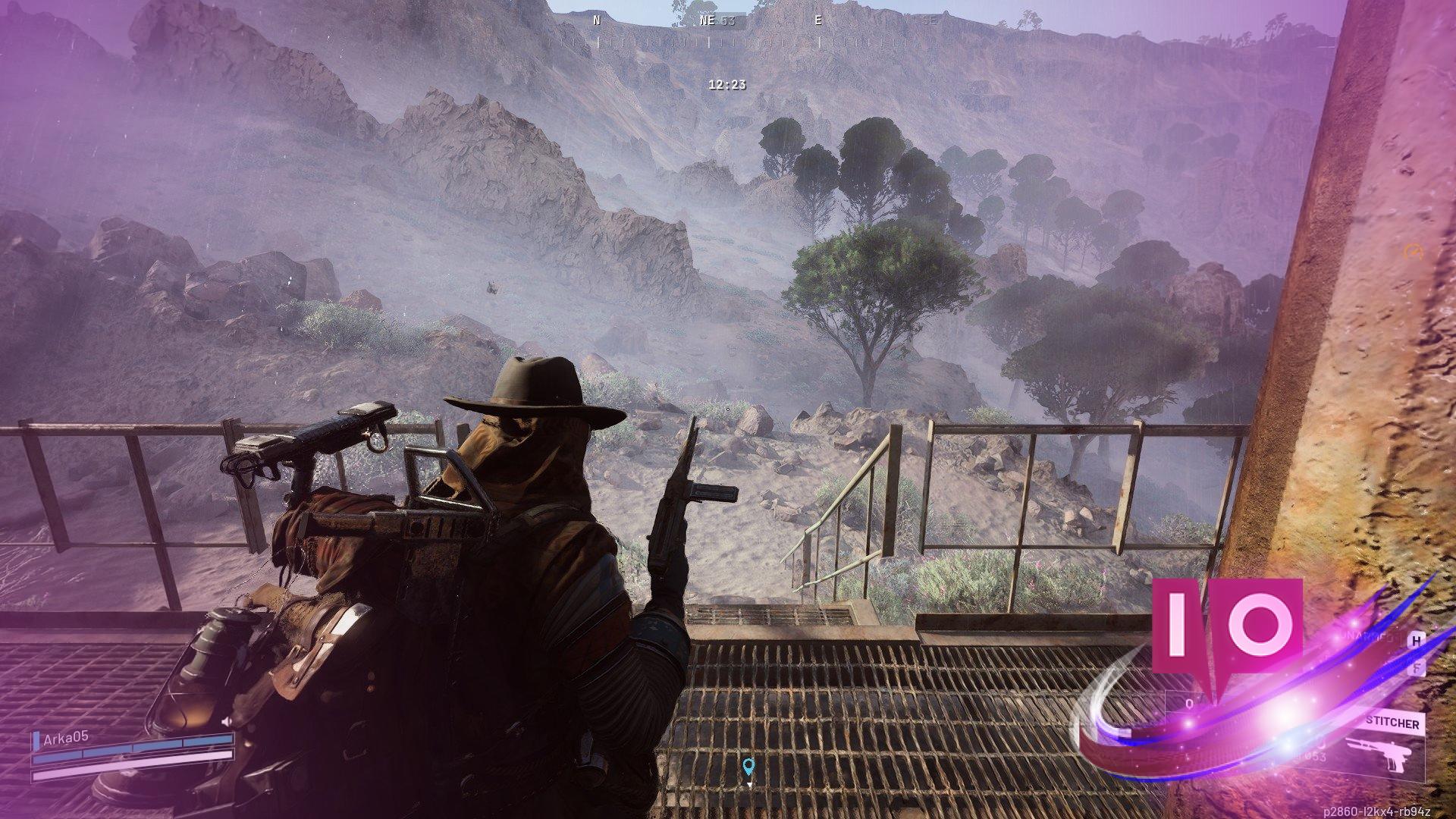The height and width of the screenshot is (819, 1456).
Task: Click the speaker icon beside Arka05's nameplate
Action: pos(226,720)
